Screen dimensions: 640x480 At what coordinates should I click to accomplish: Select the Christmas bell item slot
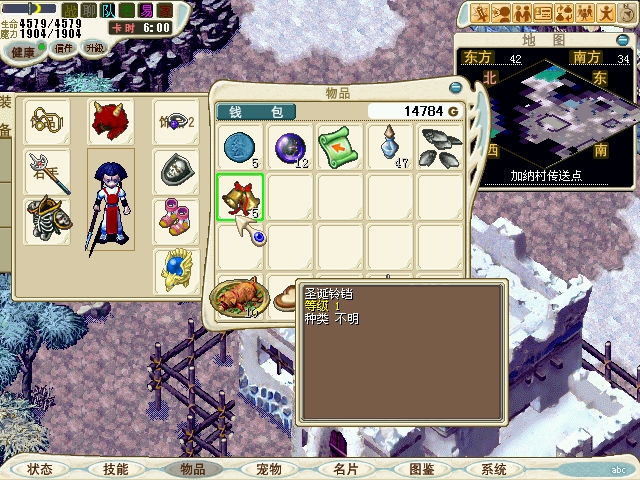coord(240,197)
